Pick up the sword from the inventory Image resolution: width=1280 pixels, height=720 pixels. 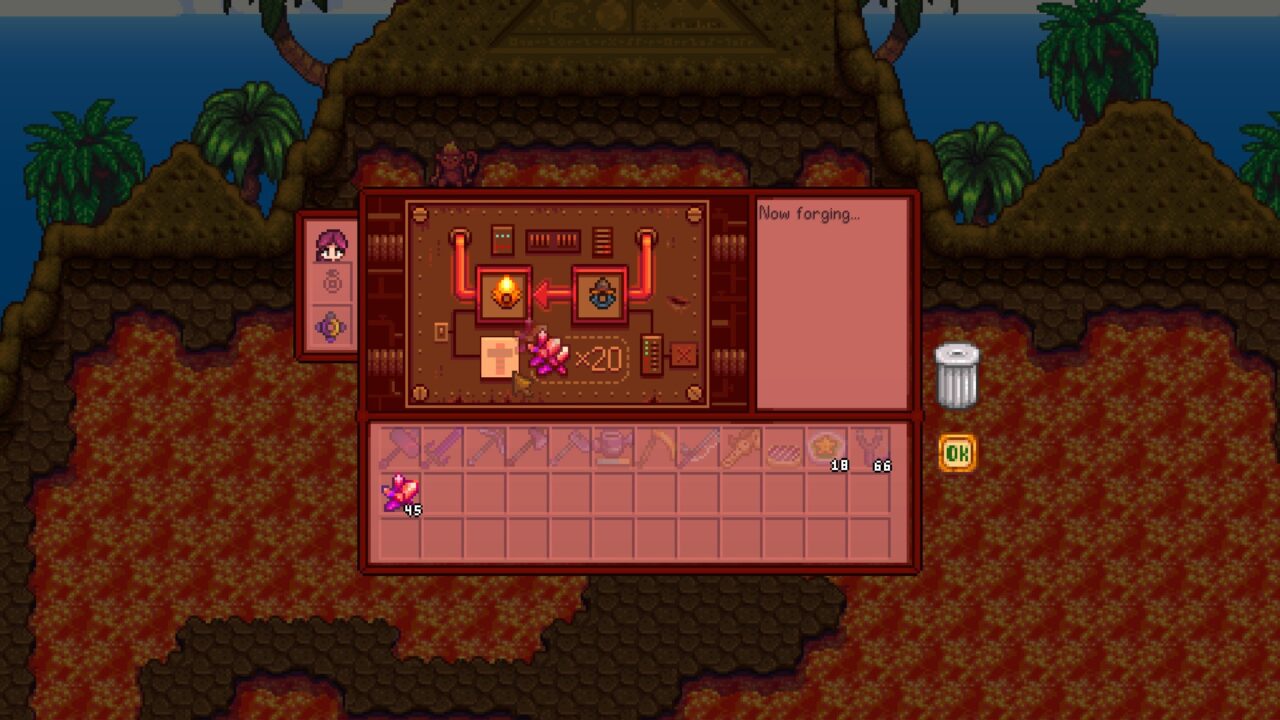(x=442, y=452)
